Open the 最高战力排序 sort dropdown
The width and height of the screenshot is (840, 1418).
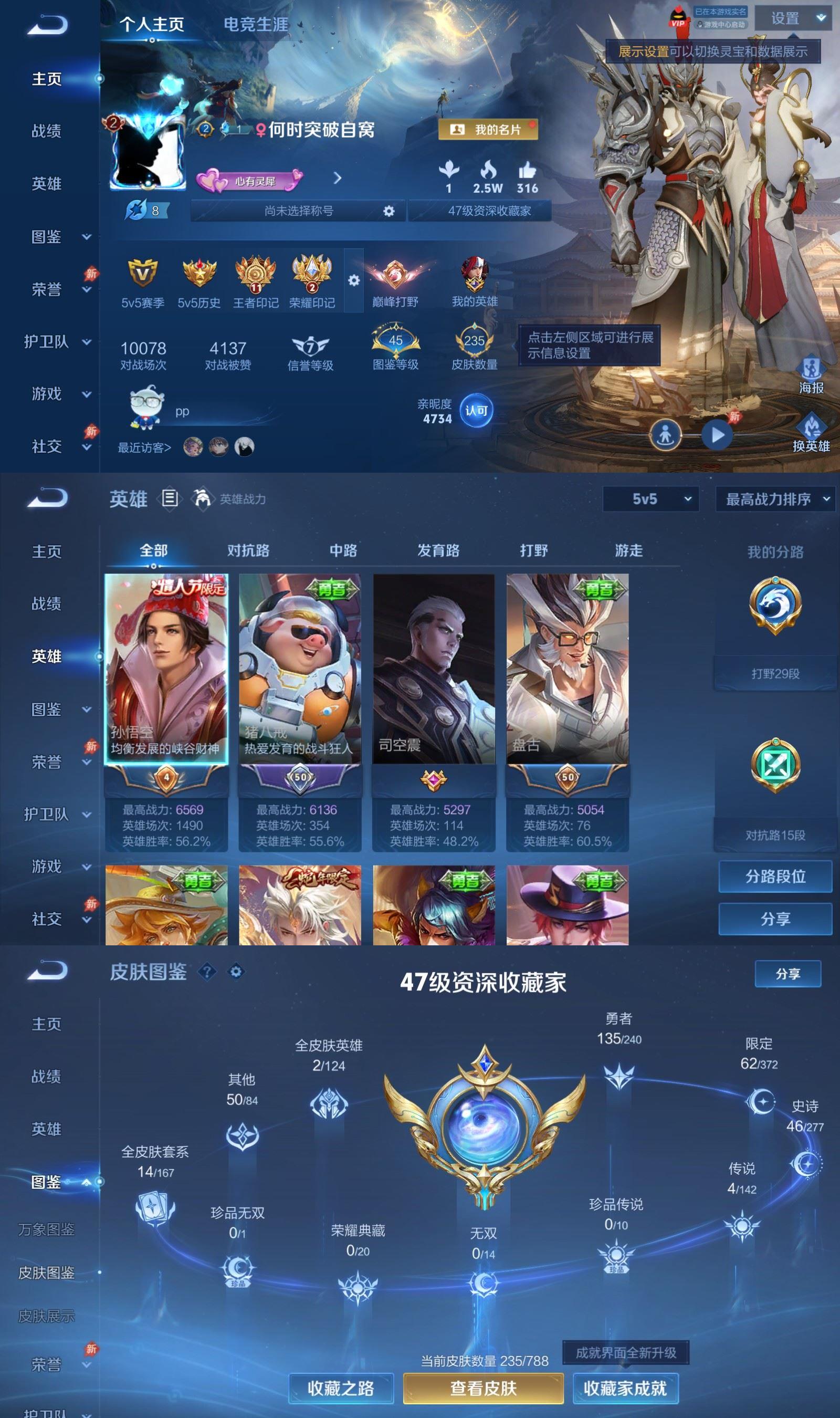(x=775, y=499)
